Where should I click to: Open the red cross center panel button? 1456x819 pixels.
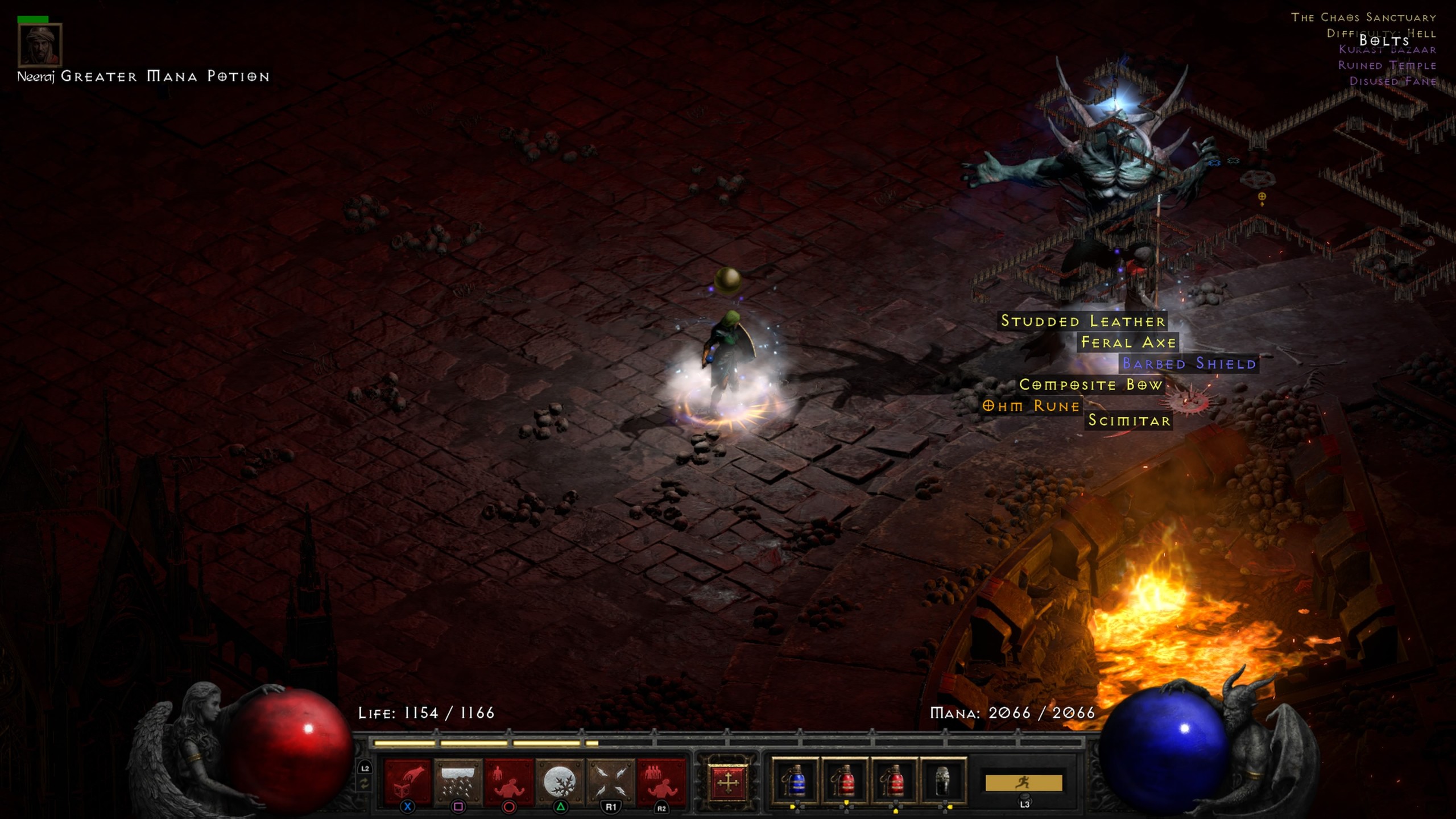click(727, 782)
